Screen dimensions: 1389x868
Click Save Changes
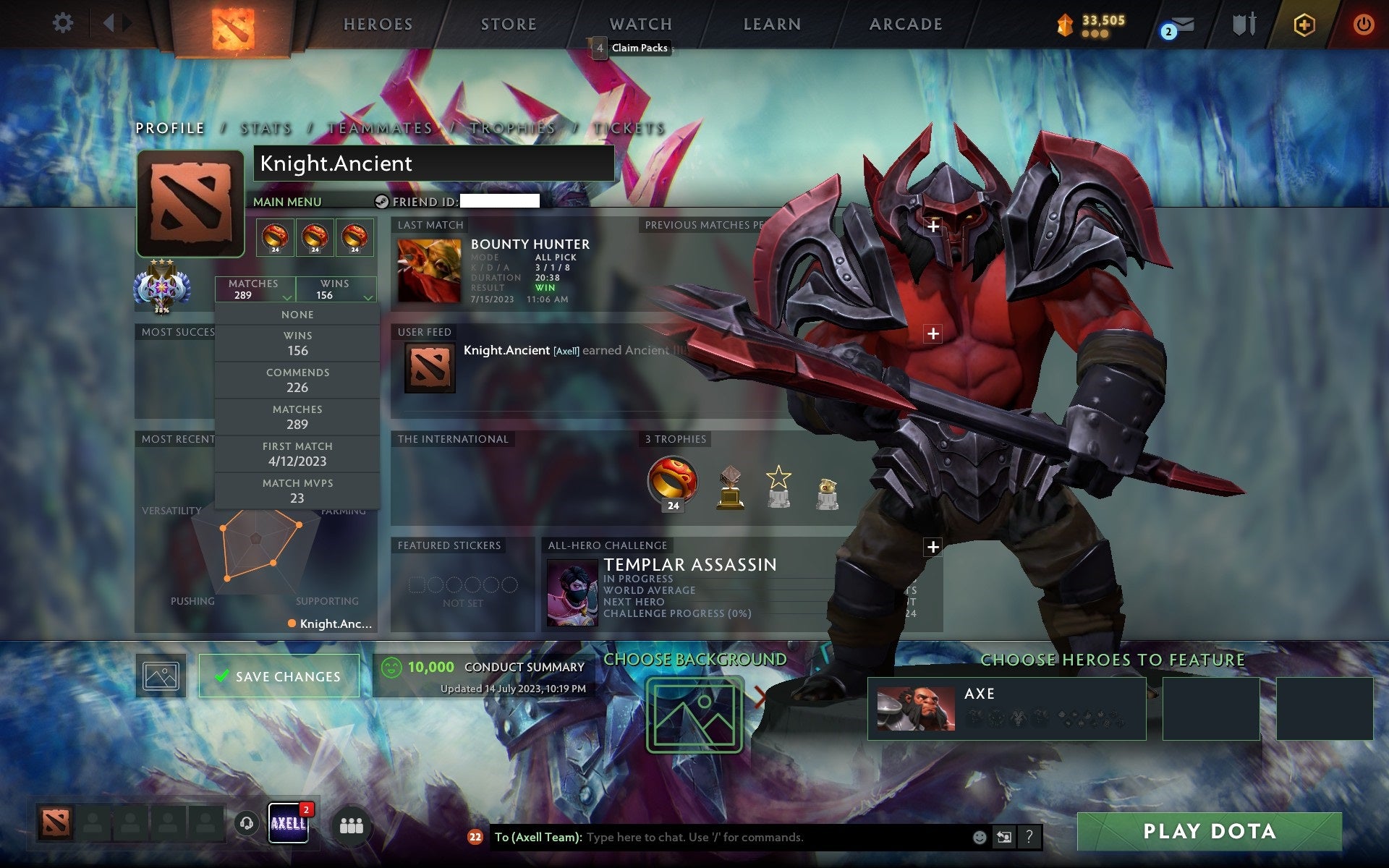pyautogui.click(x=279, y=676)
